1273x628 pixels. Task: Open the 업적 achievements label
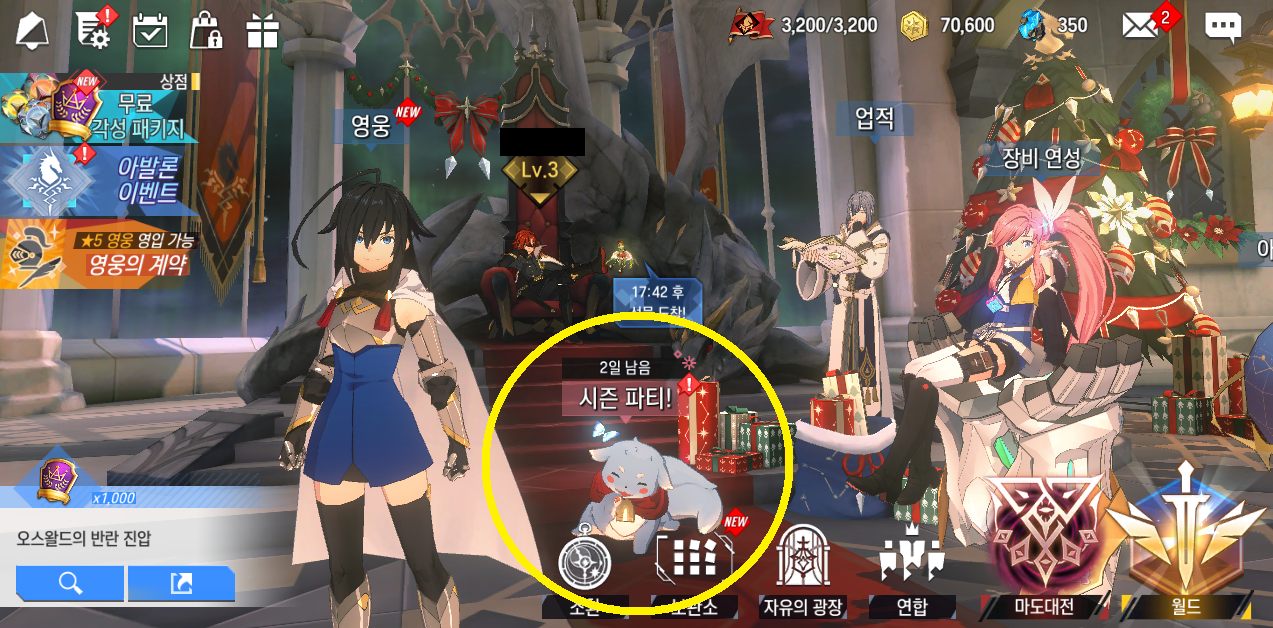(874, 120)
